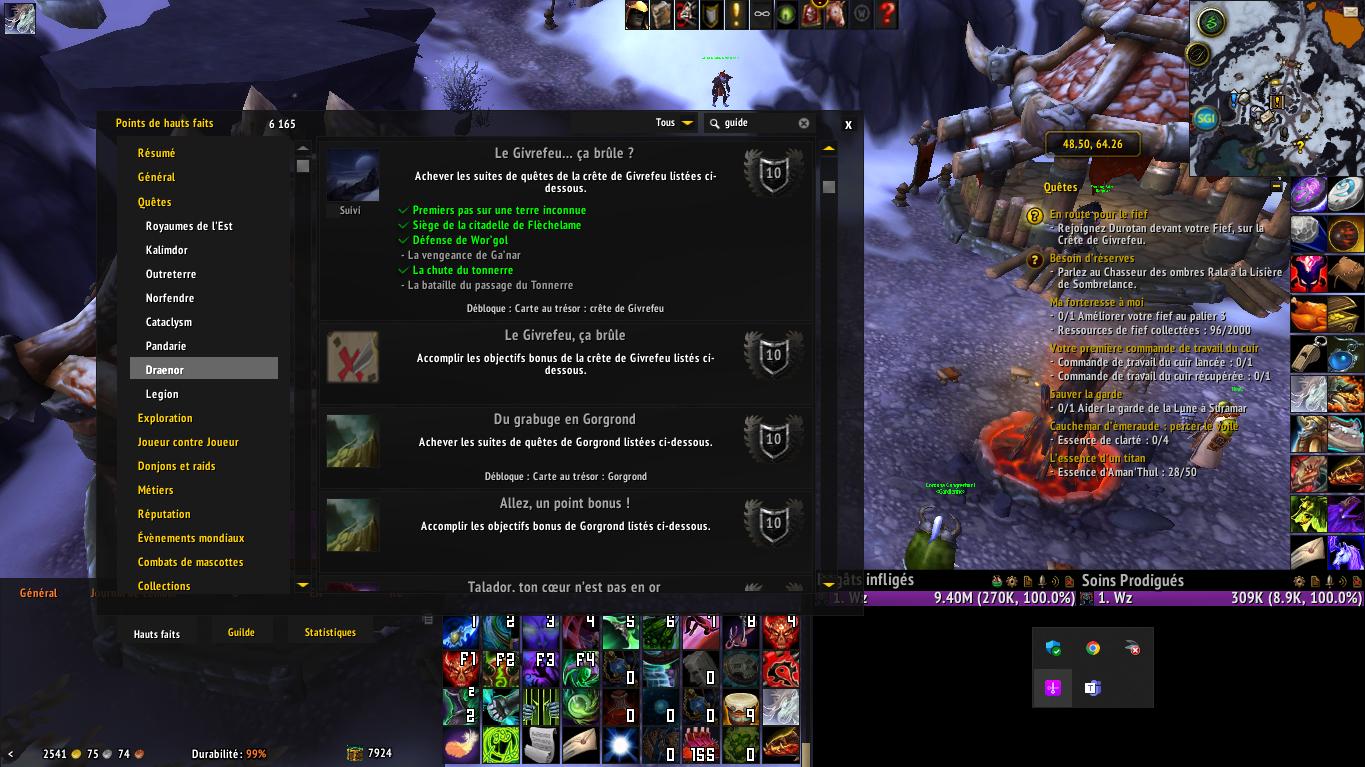The height and width of the screenshot is (767, 1365).
Task: Open the Général achievement category
Action: (x=157, y=177)
